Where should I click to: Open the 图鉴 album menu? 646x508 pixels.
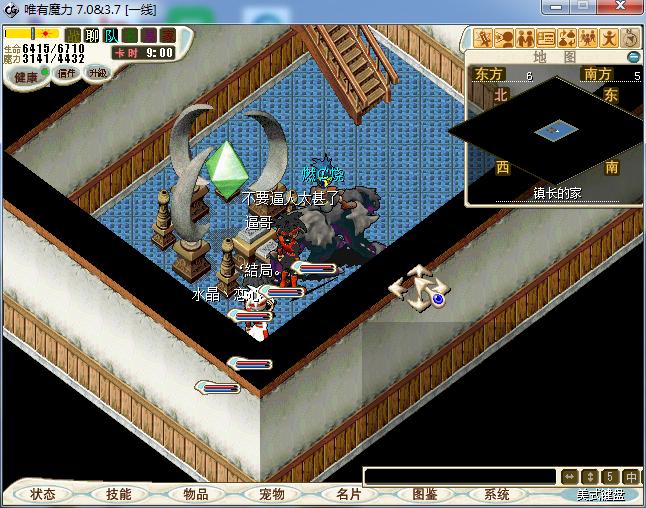424,494
